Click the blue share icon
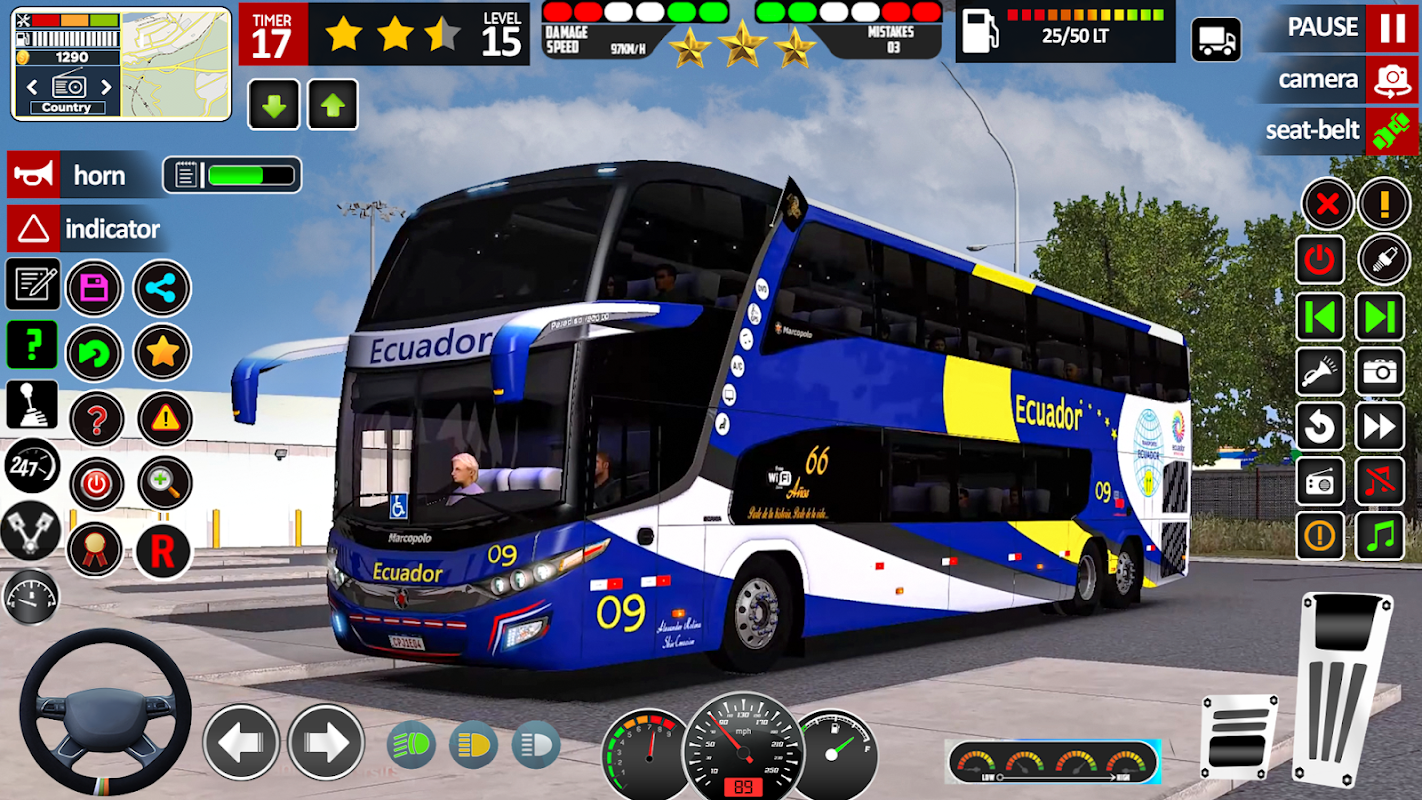This screenshot has width=1422, height=800. click(161, 289)
